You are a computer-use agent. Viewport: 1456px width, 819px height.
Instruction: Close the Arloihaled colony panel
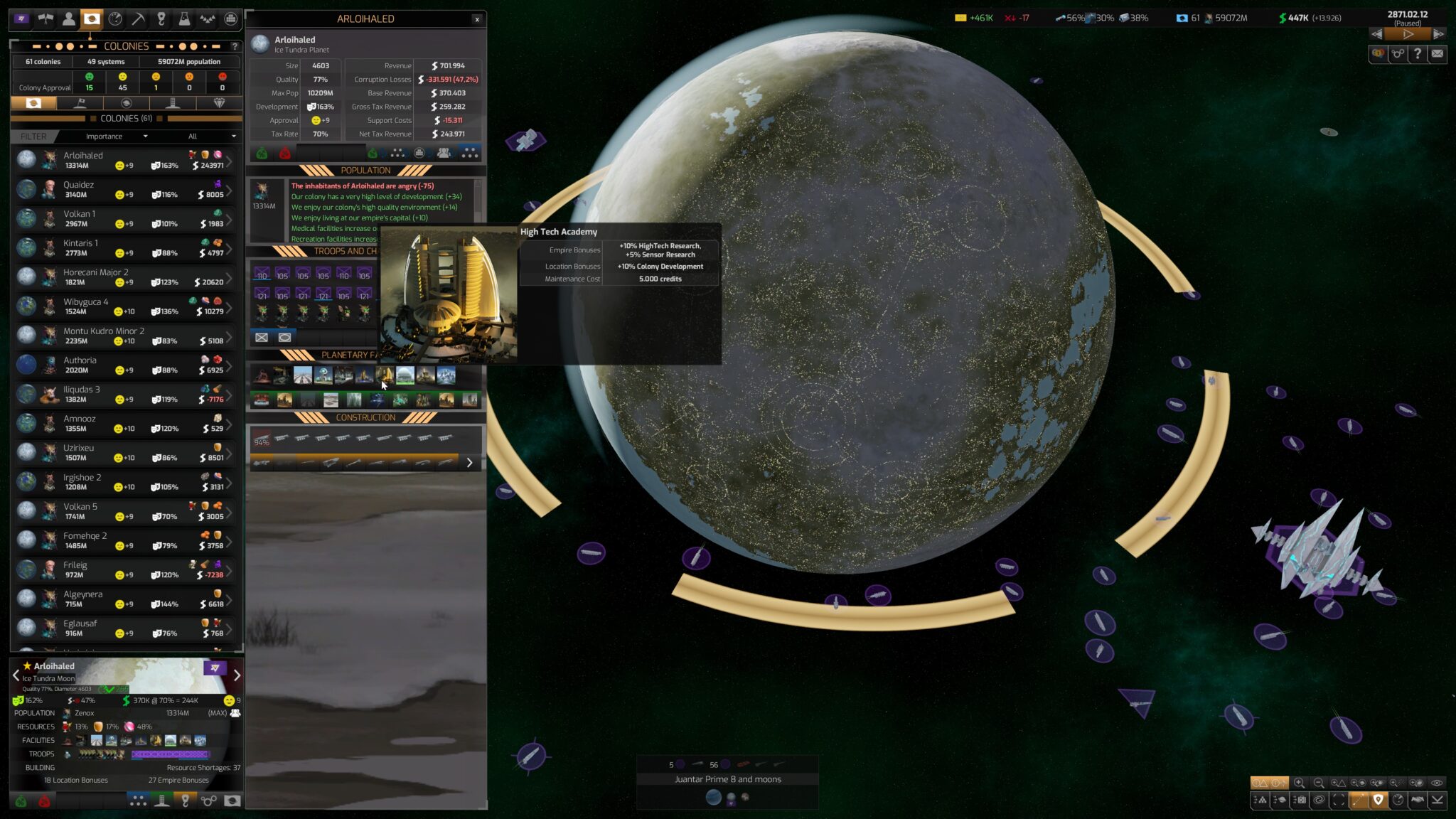pos(477,19)
